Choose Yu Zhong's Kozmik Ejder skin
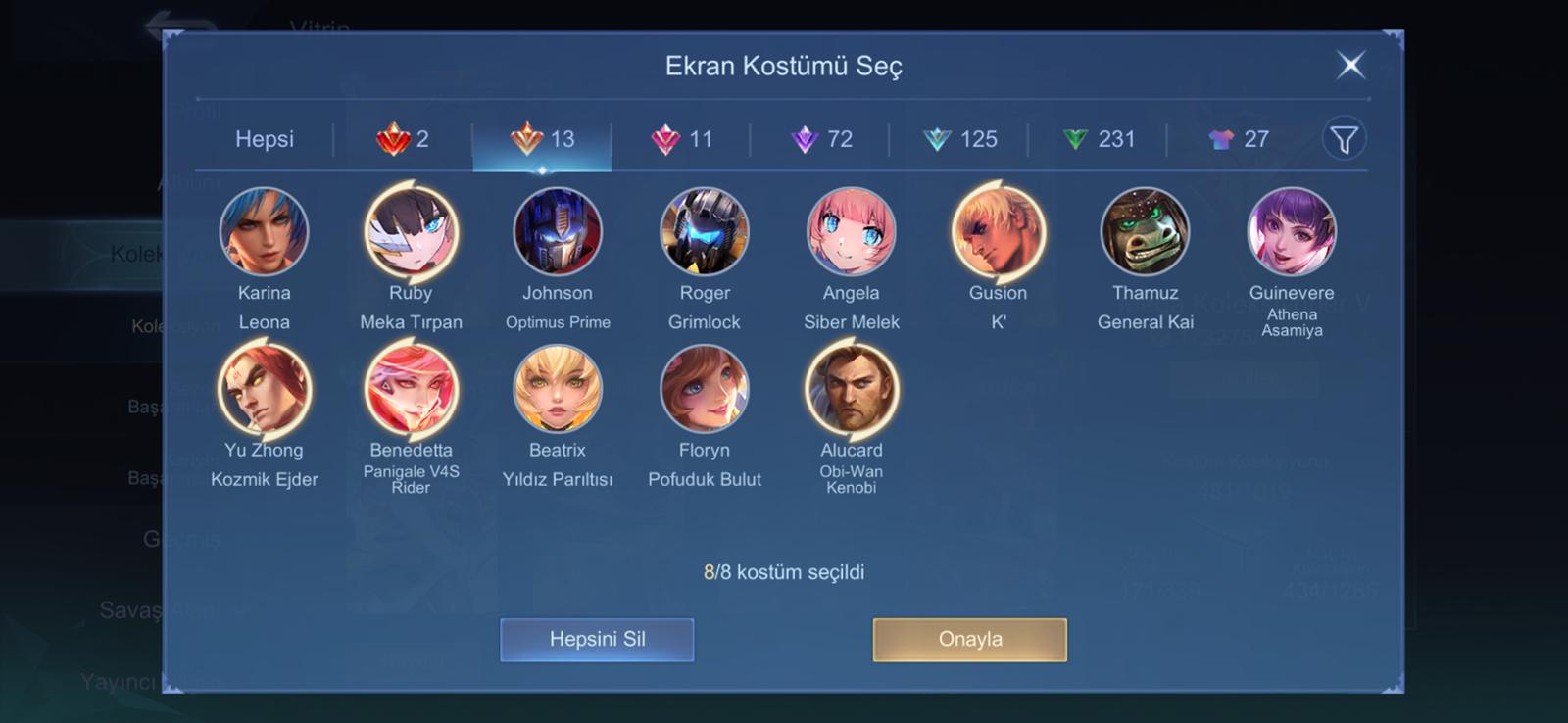Viewport: 1568px width, 723px height. 264,389
